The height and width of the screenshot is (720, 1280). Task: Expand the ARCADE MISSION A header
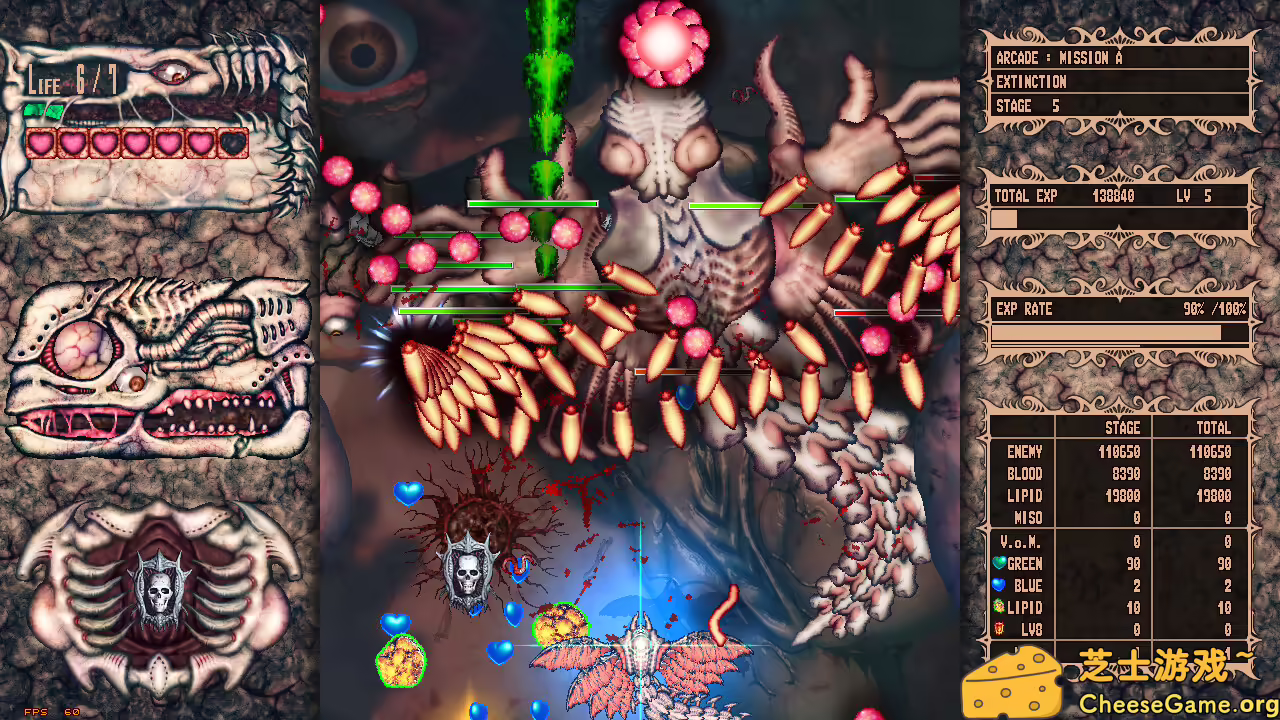[1060, 58]
